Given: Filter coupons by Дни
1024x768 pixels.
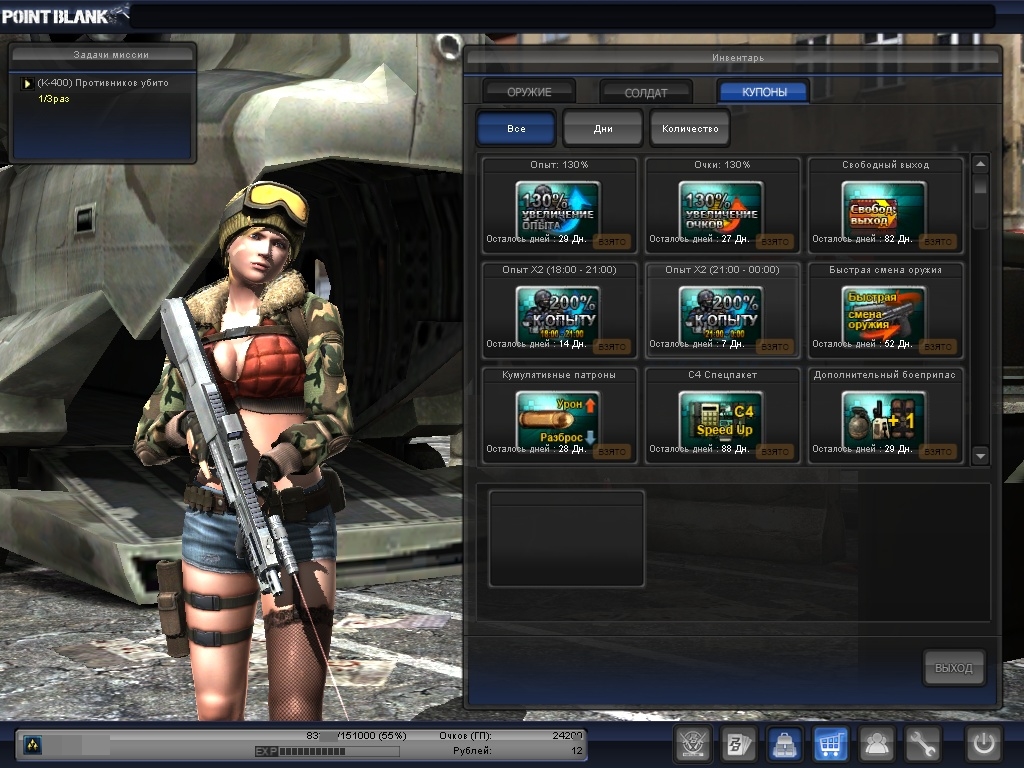Looking at the screenshot, I should tap(603, 129).
